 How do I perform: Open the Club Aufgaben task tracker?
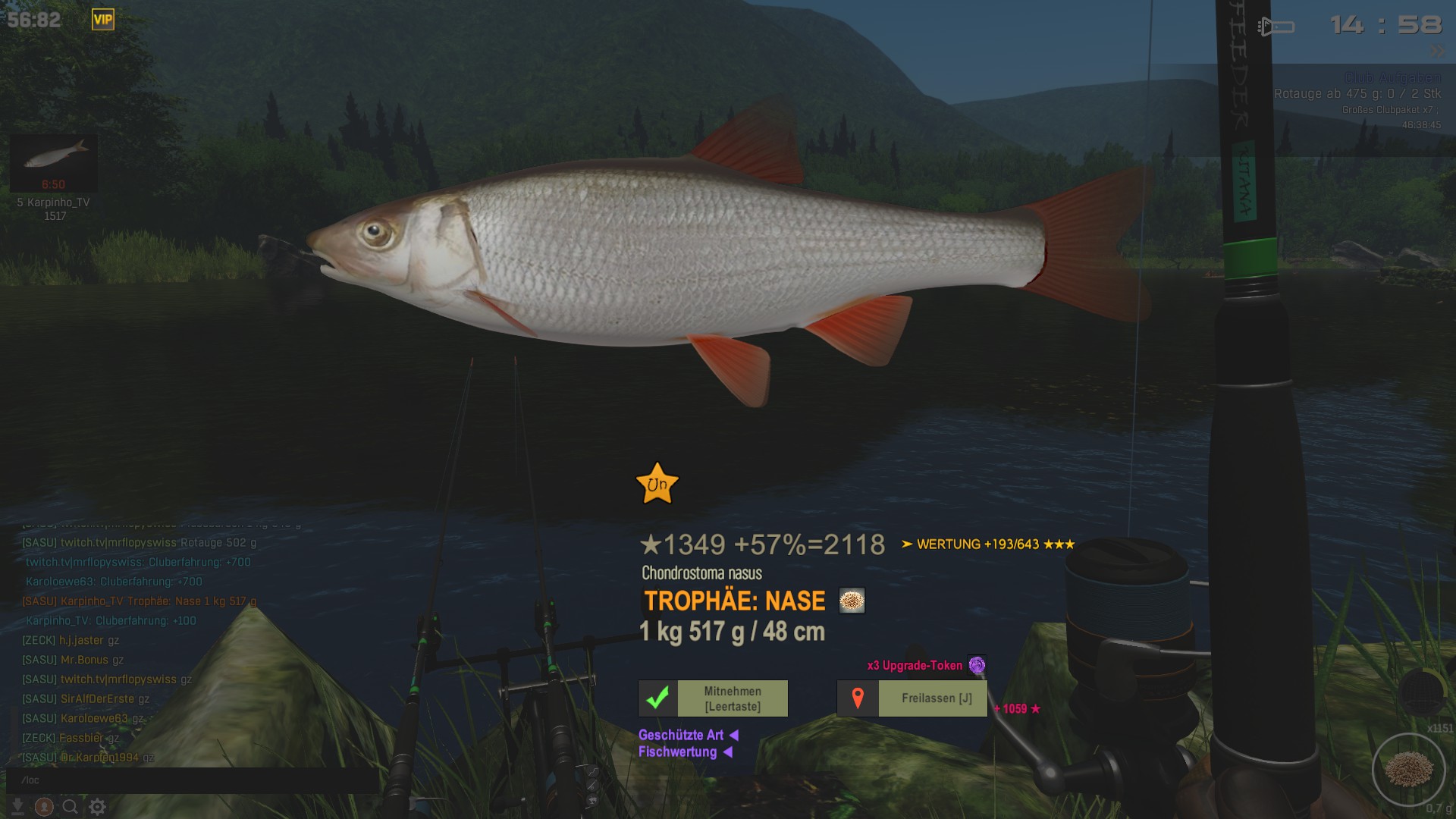coord(1392,78)
